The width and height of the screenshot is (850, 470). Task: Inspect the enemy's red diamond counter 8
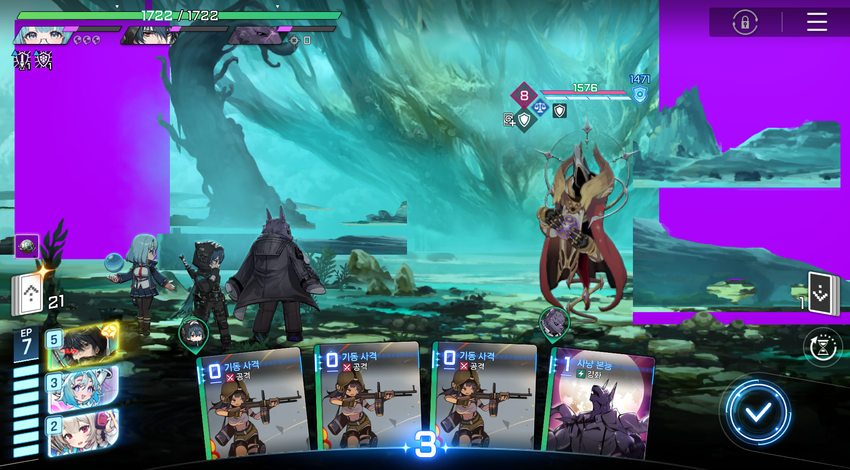click(x=524, y=96)
